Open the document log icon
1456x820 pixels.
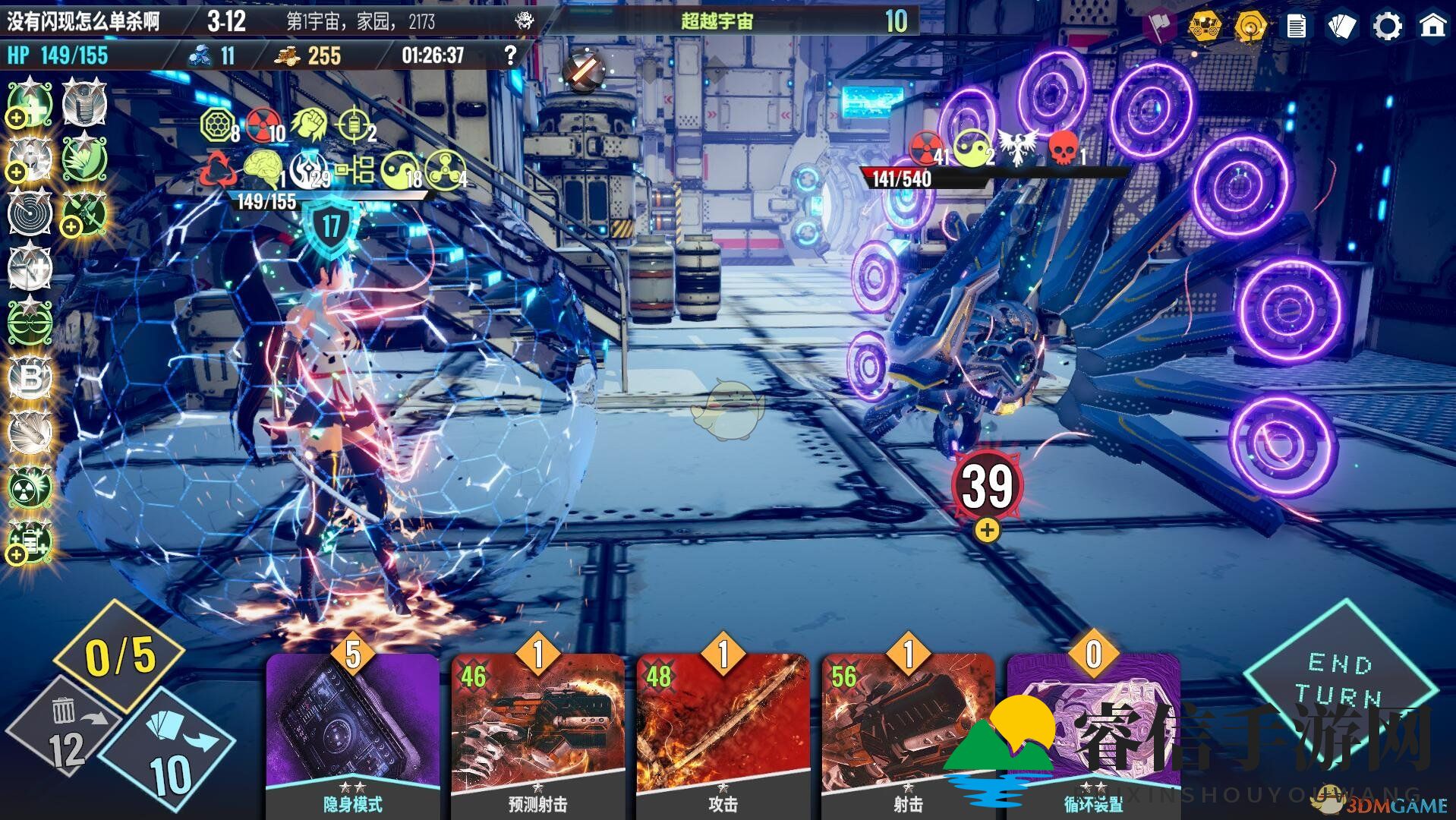tap(1296, 27)
